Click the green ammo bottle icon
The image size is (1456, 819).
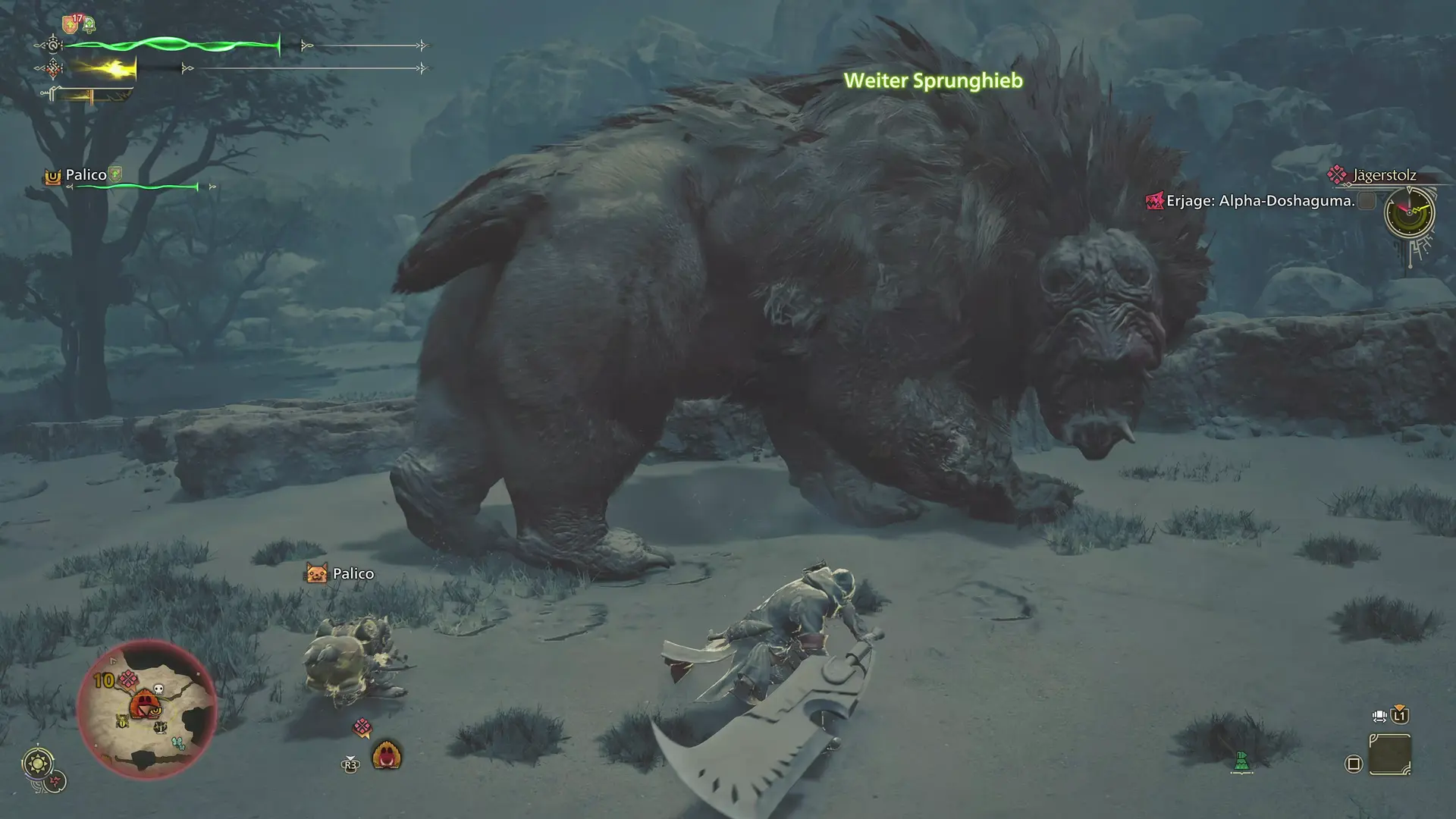[1241, 761]
